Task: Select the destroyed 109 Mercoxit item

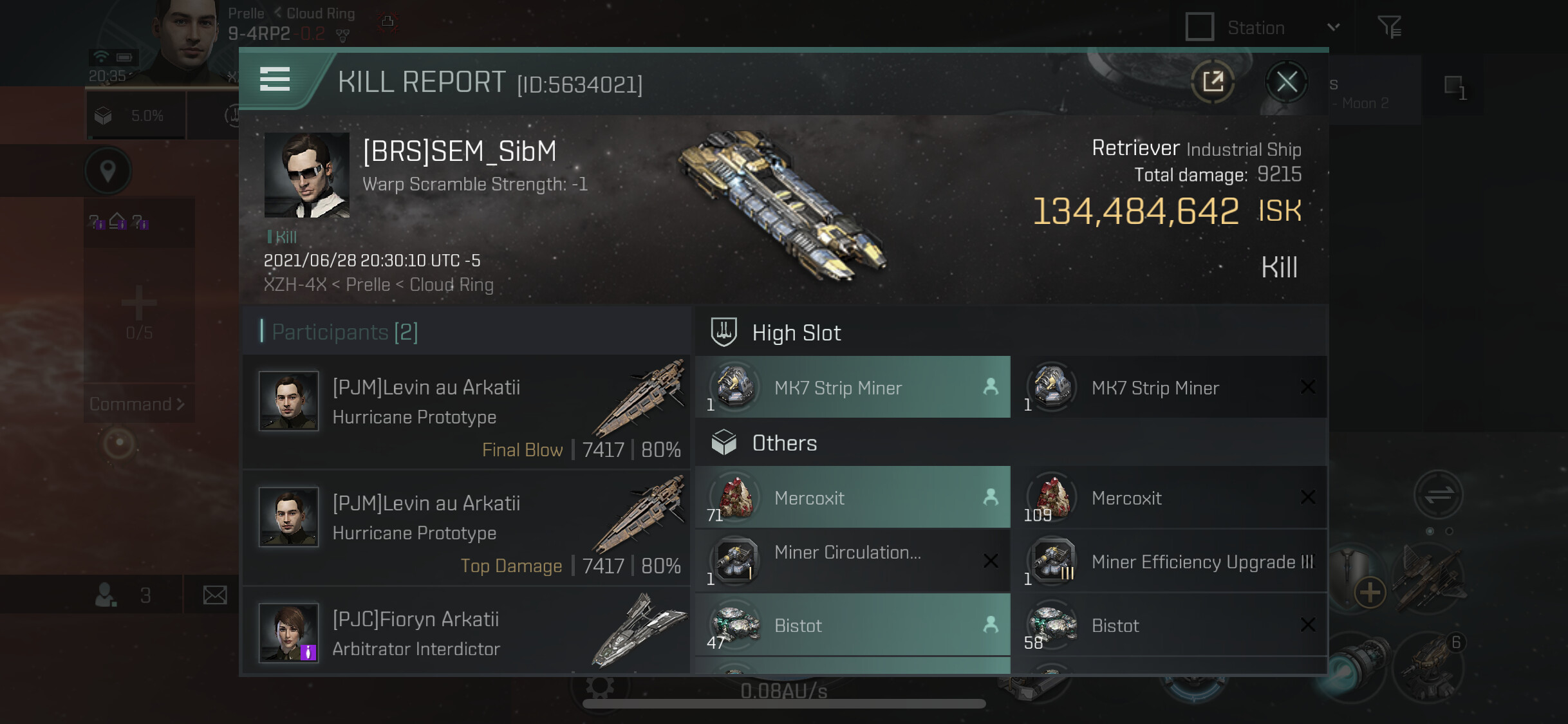Action: coord(1169,497)
